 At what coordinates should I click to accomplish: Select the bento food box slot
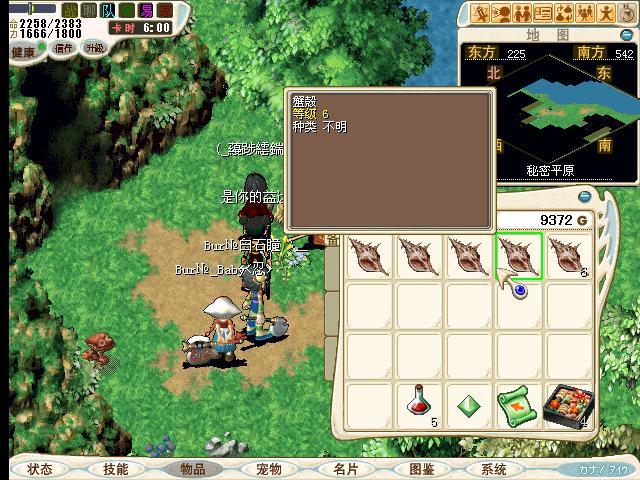click(567, 406)
